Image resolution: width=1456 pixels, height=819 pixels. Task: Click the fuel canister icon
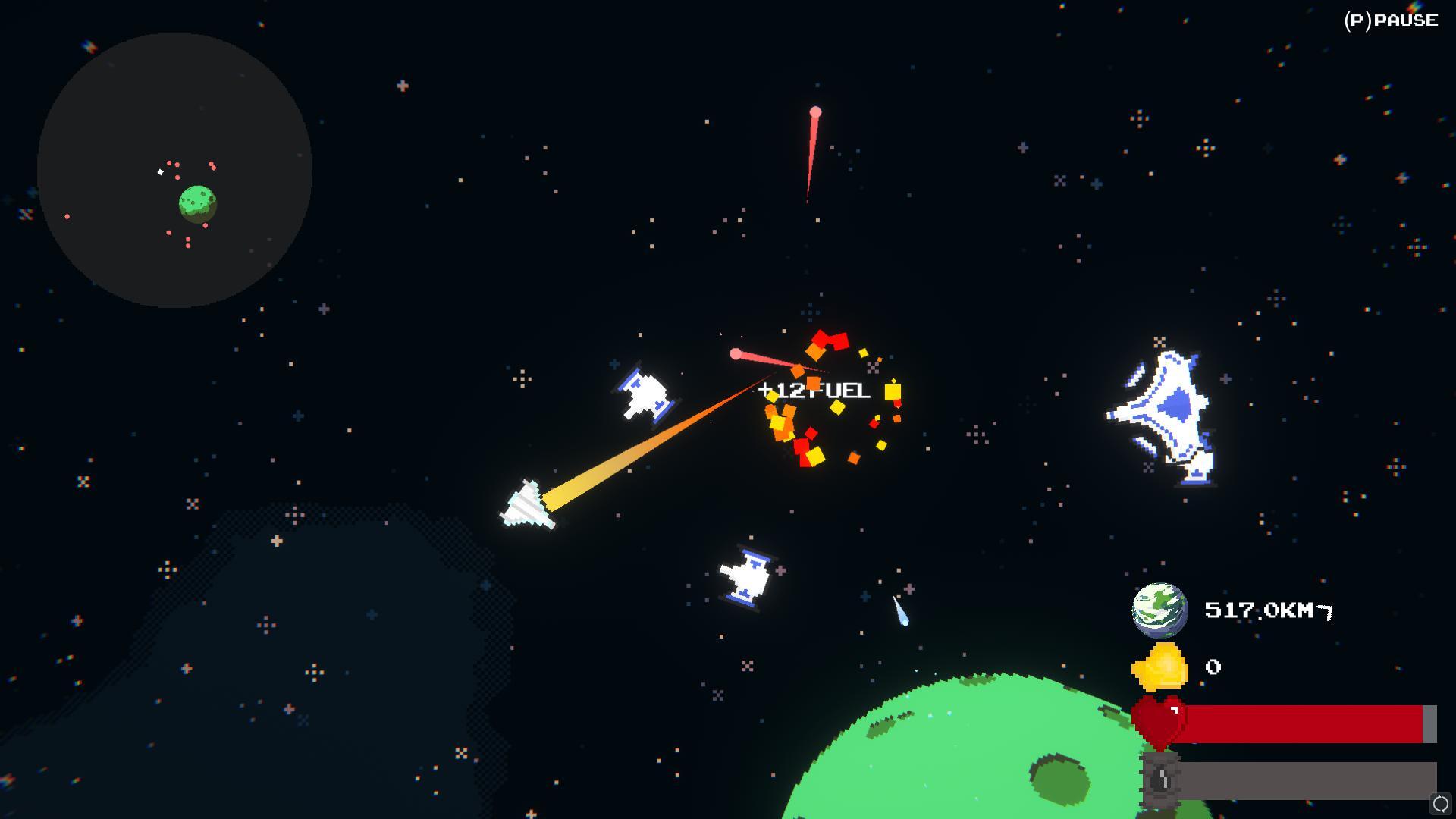tap(1161, 780)
